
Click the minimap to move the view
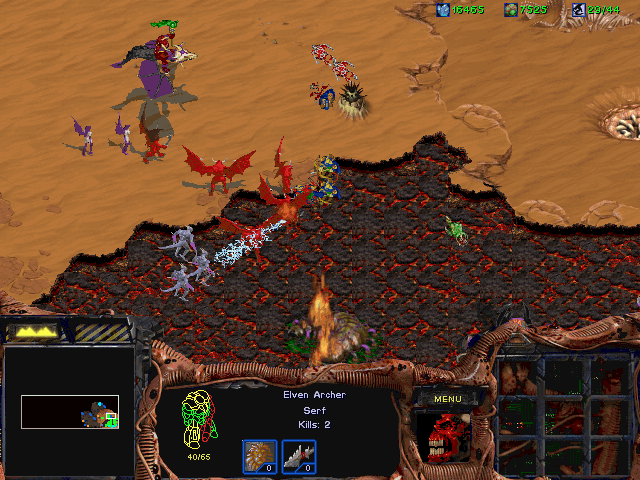click(x=69, y=411)
